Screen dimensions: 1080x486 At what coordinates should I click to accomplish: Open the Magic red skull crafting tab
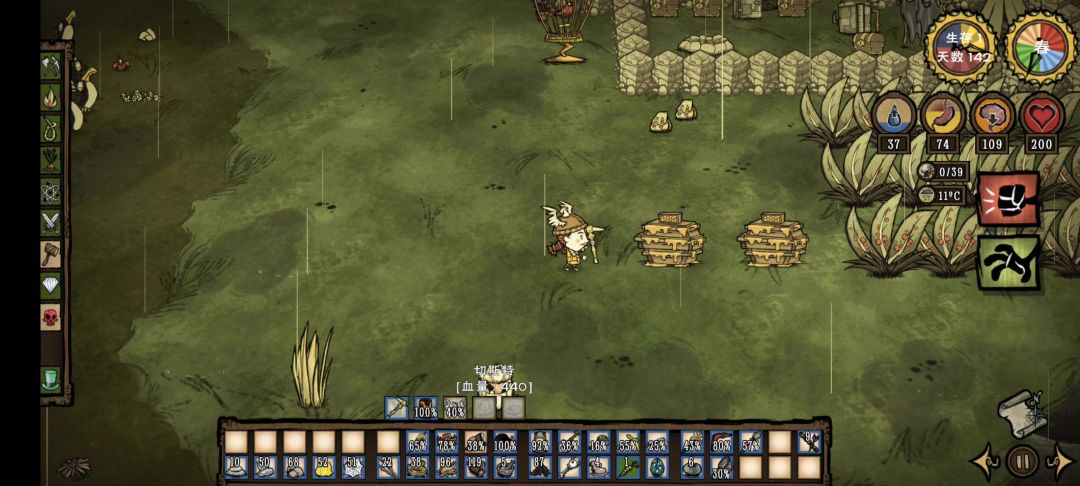[50, 317]
